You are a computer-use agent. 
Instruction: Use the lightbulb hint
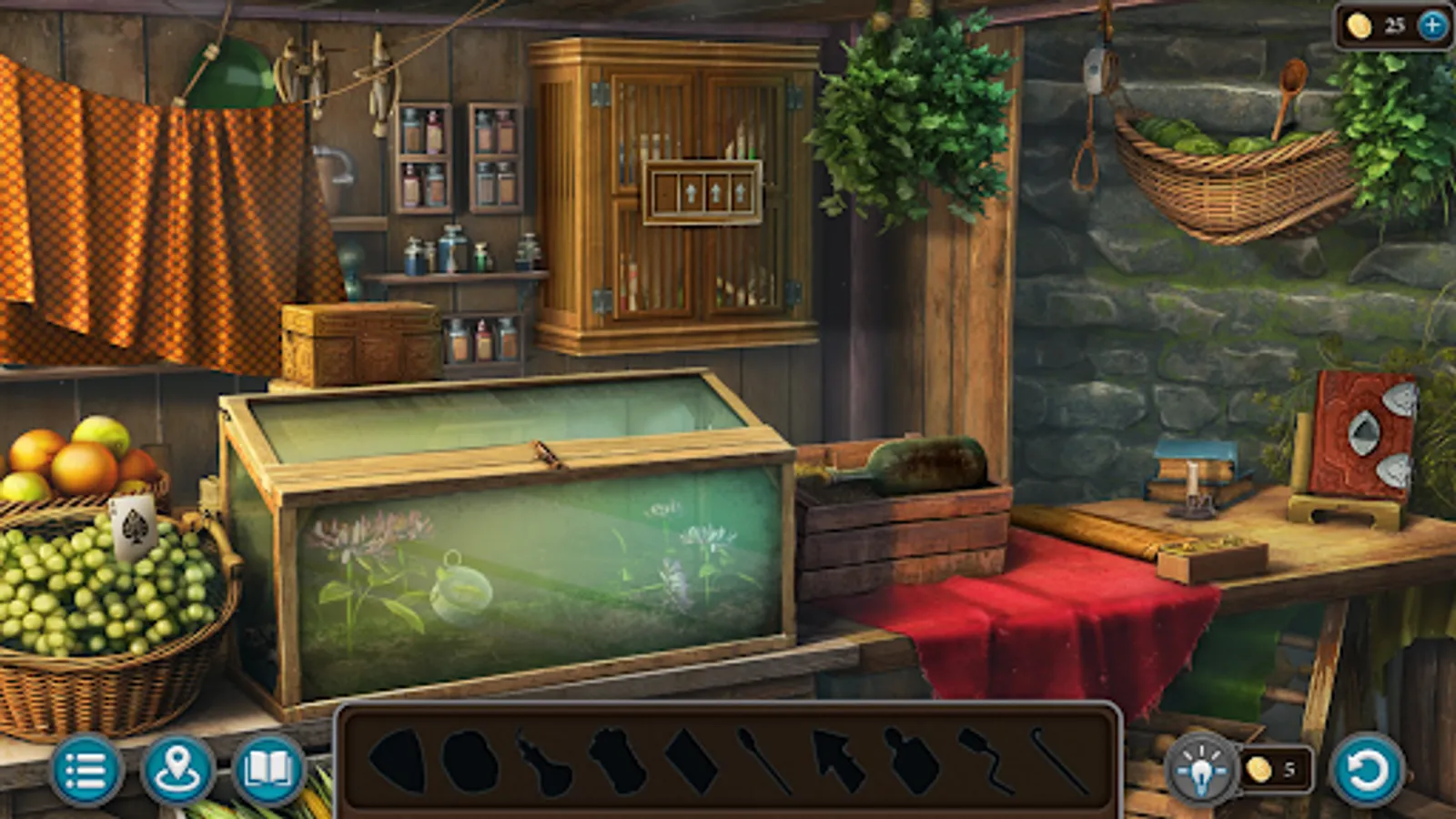coord(1203,771)
